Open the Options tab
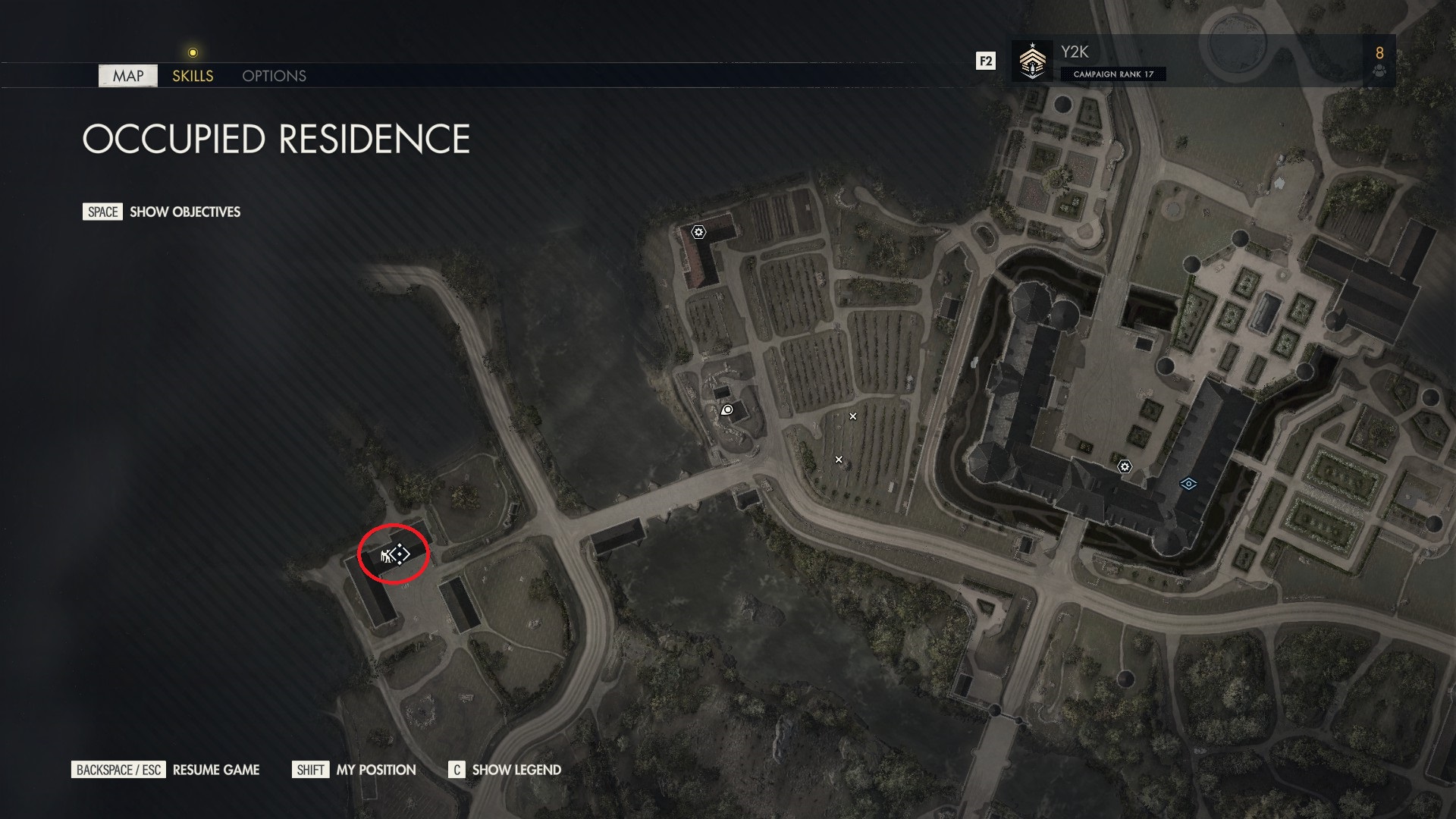Viewport: 1456px width, 819px height. point(274,76)
